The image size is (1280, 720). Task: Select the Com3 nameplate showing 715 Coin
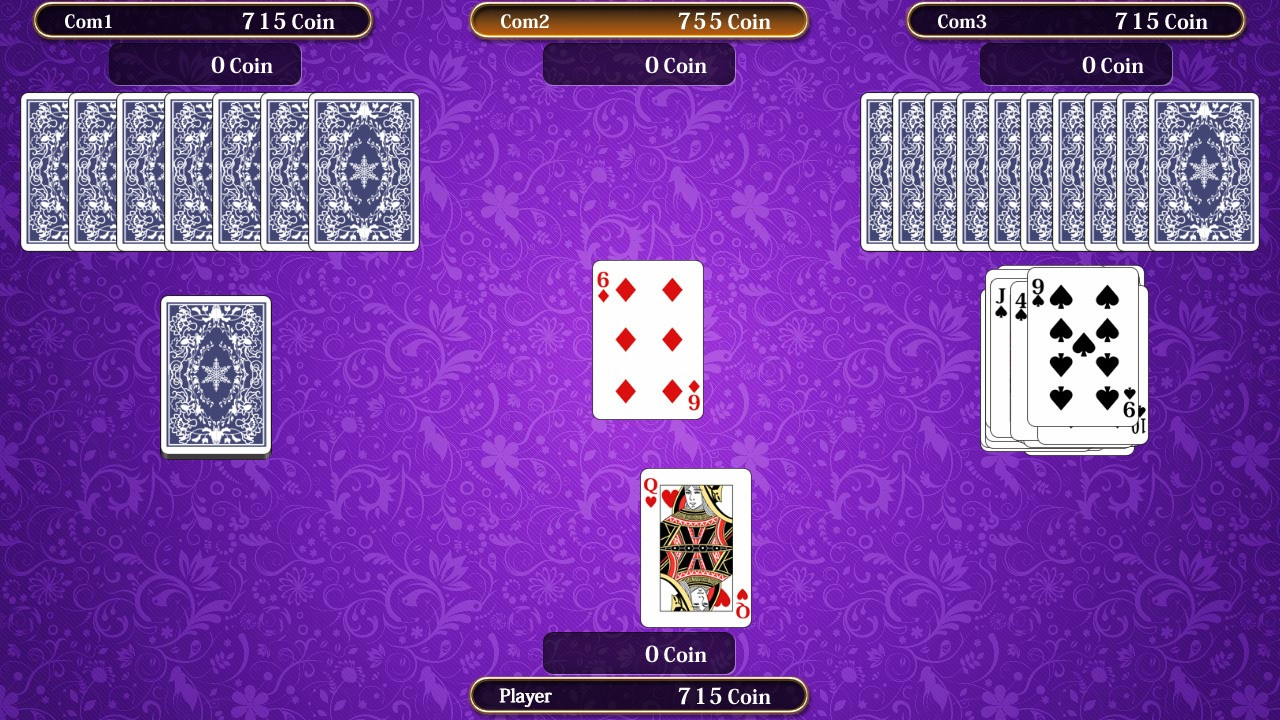point(1075,21)
